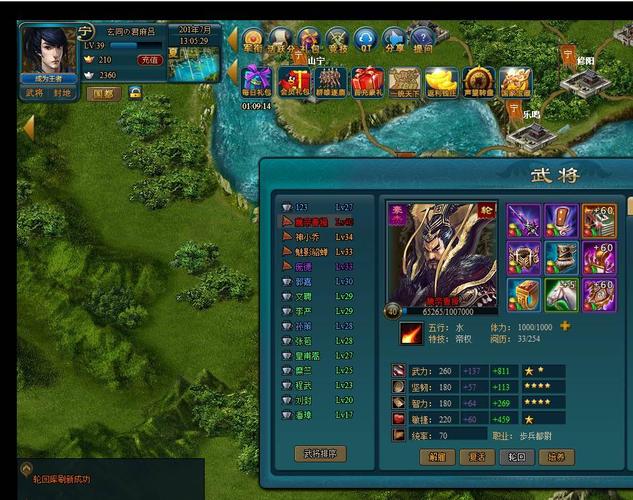The image size is (633, 500).
Task: Open the 武将 generals button under portrait
Action: [34, 92]
